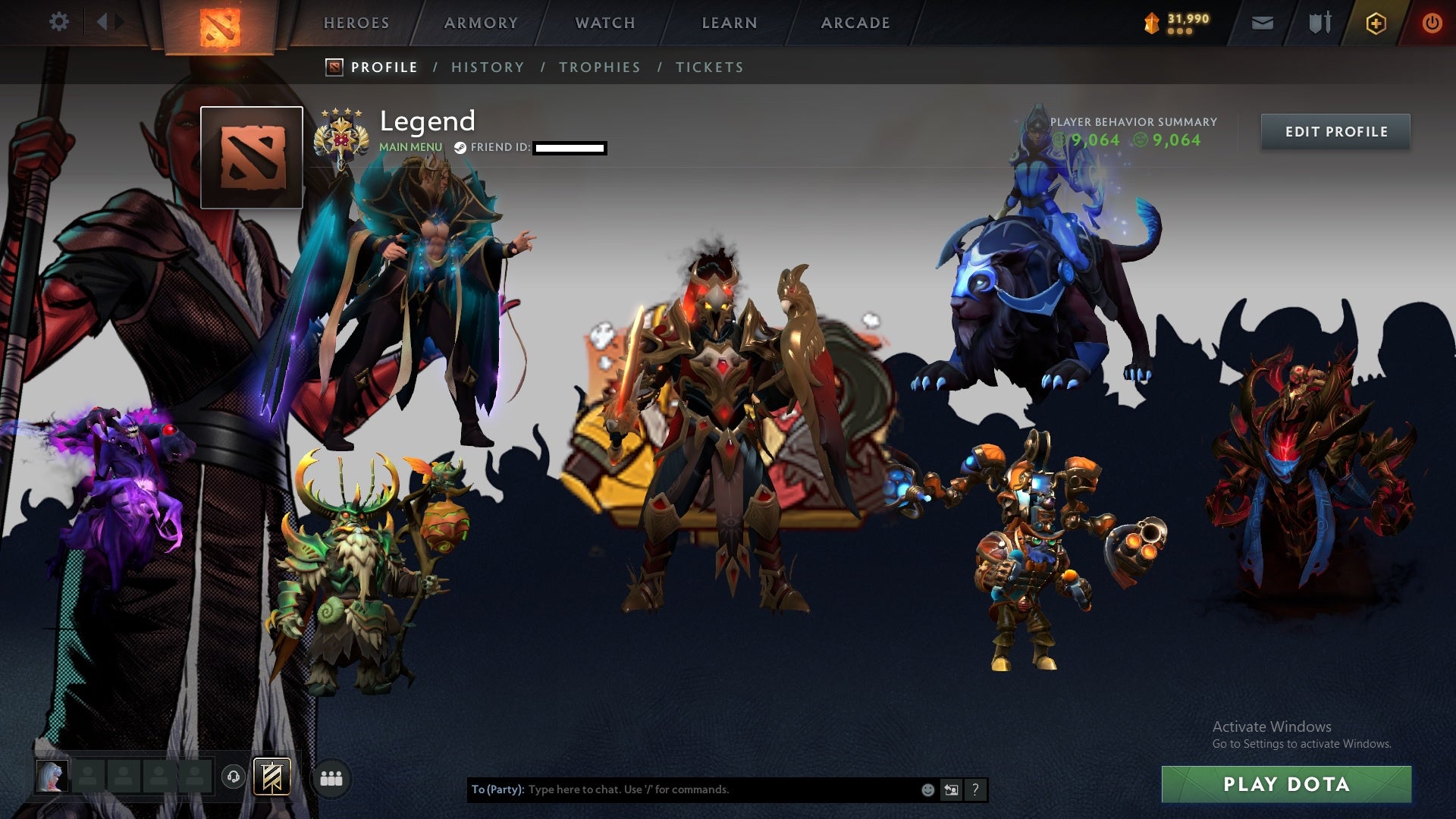
Task: Click the chat help question mark icon
Action: [974, 789]
